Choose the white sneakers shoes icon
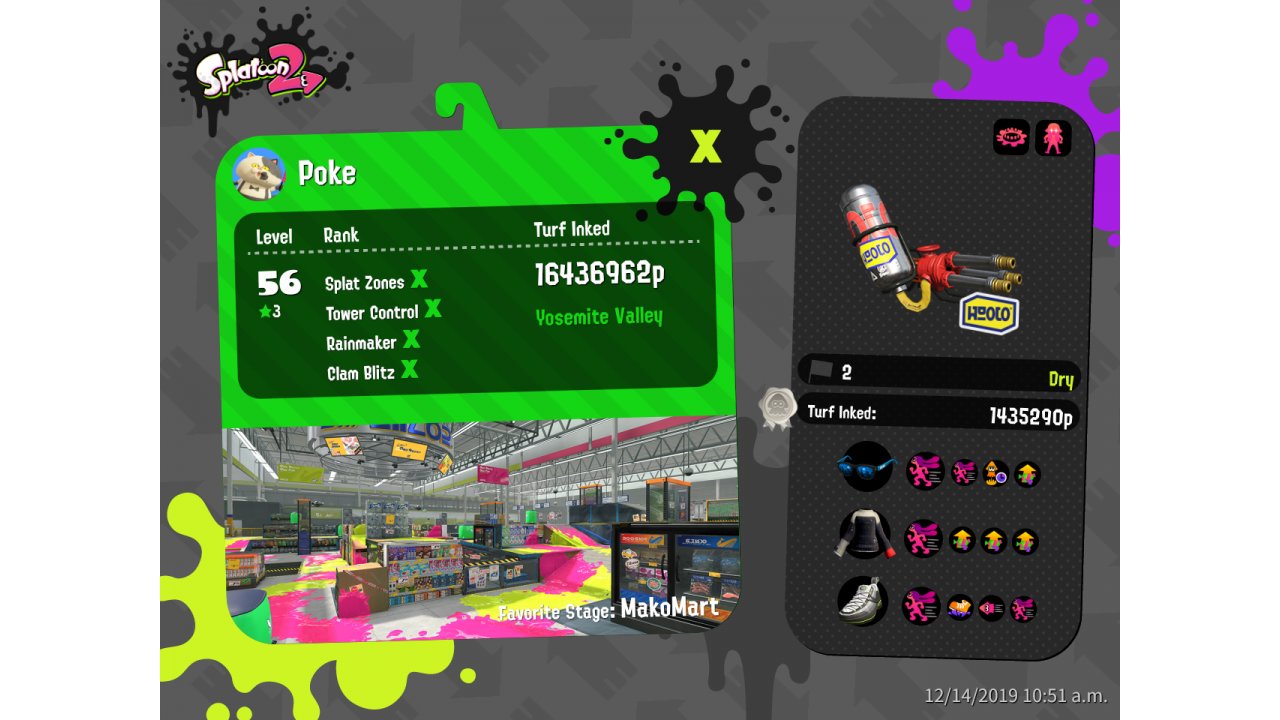The image size is (1280, 720). coord(862,600)
